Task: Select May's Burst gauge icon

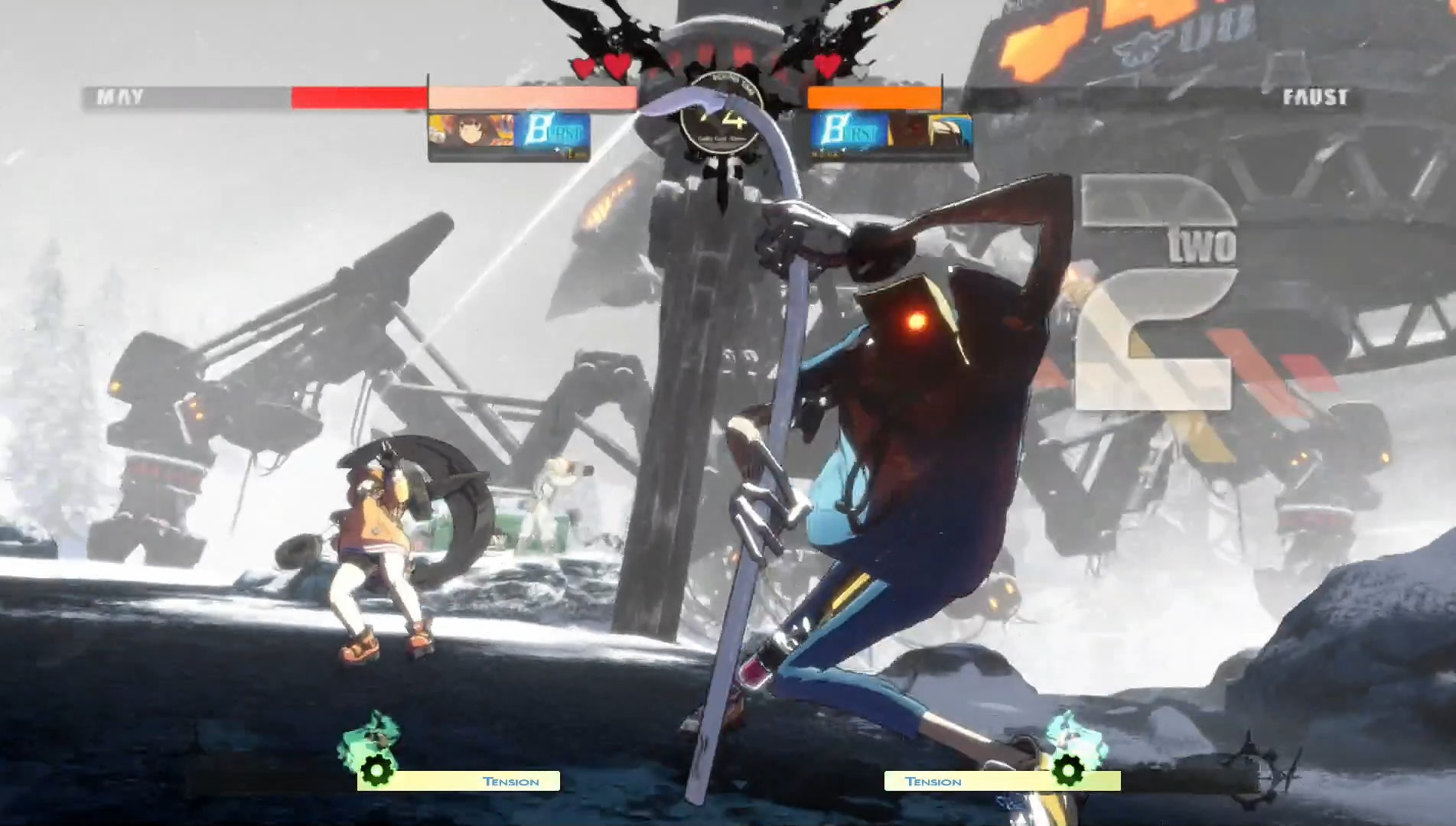Action: click(x=552, y=131)
